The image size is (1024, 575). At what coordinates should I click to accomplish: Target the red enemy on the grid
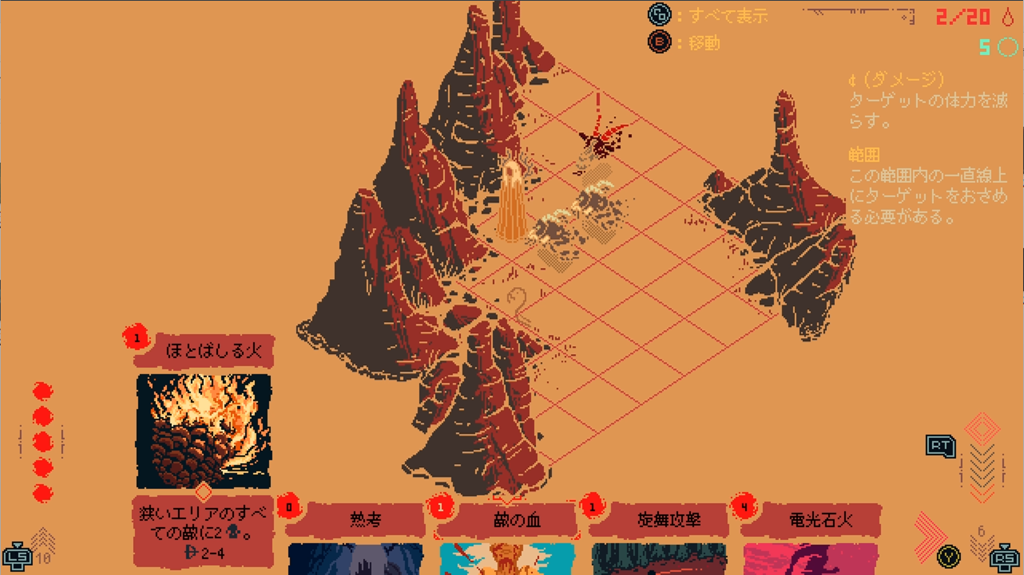coord(603,137)
